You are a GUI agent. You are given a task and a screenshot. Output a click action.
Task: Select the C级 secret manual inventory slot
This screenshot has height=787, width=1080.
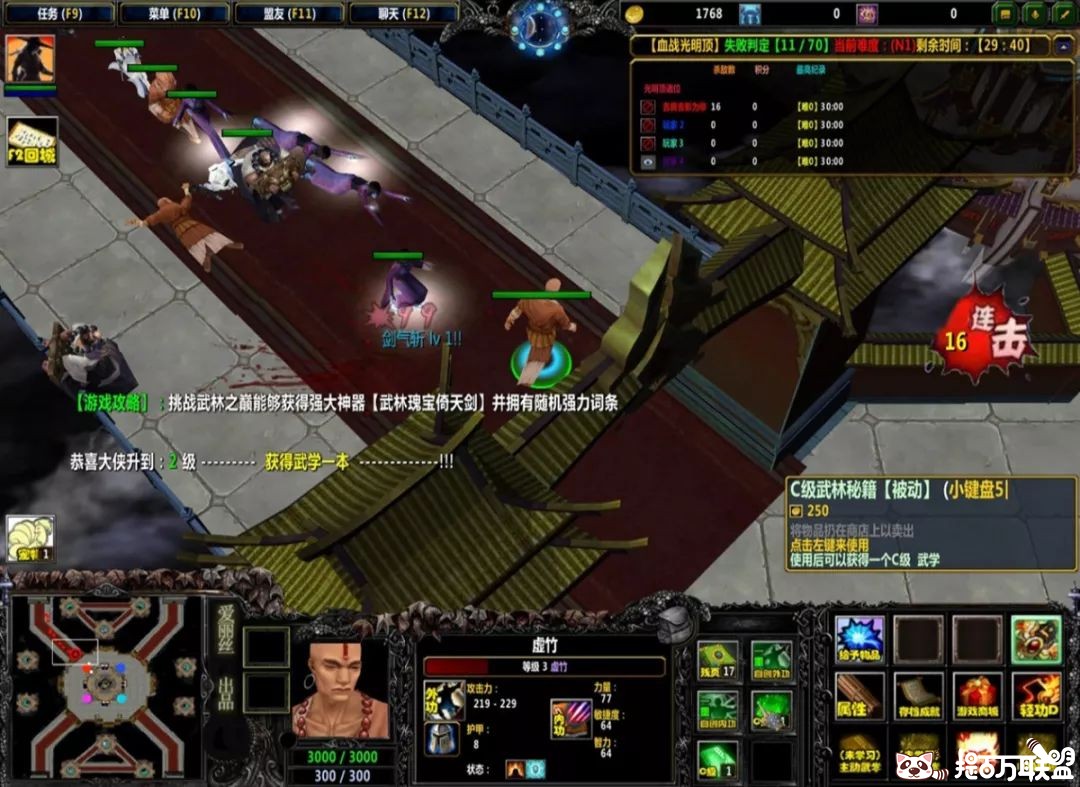[717, 760]
